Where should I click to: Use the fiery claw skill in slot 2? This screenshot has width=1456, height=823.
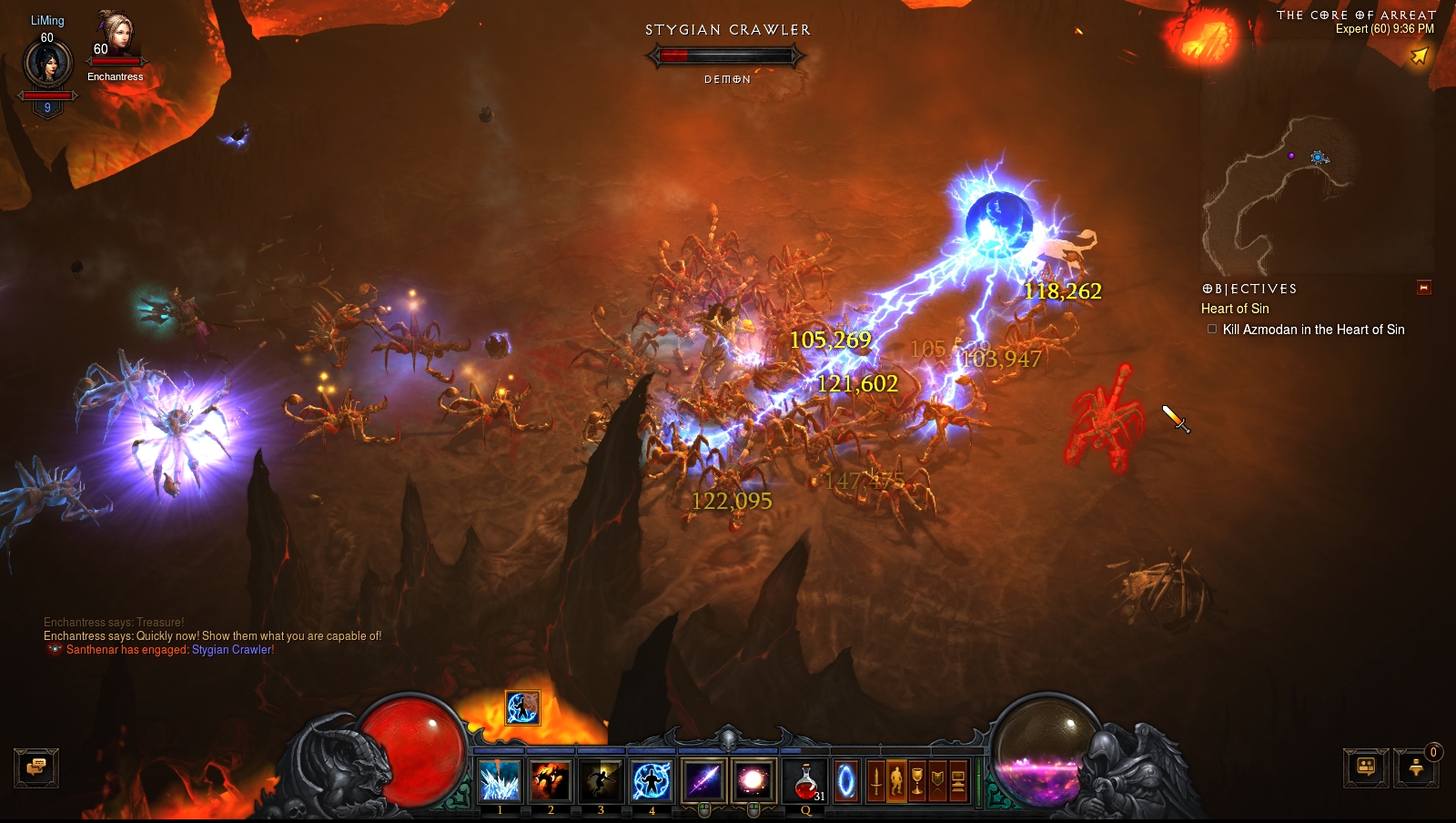(551, 781)
